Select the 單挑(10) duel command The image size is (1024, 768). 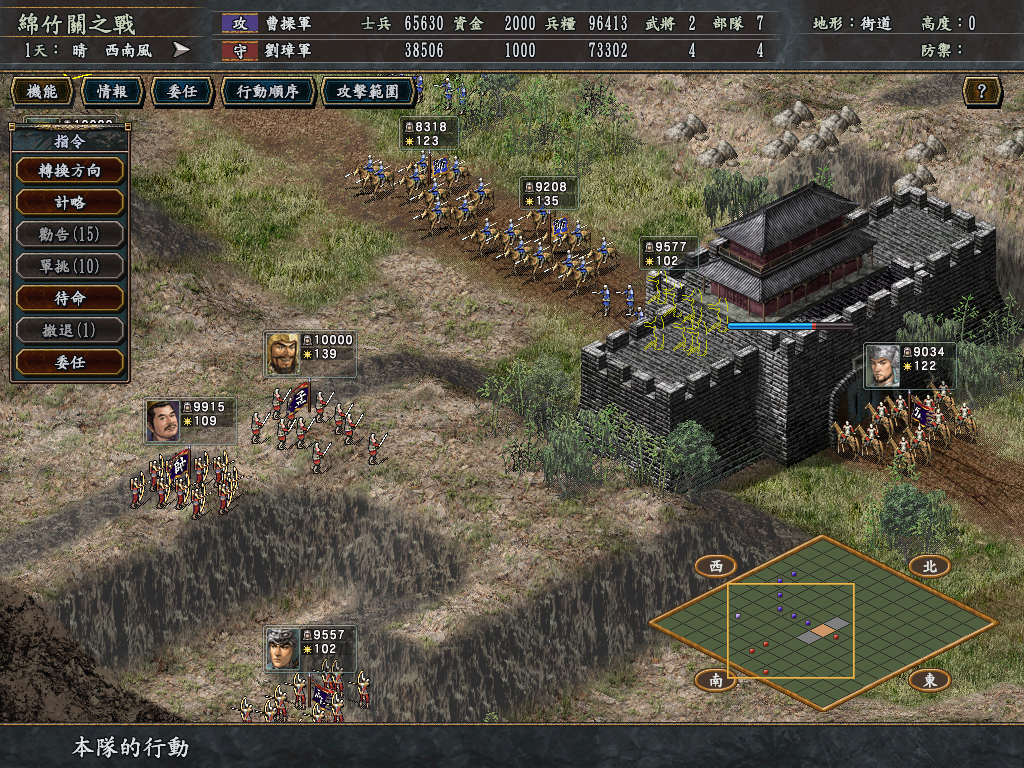[x=70, y=266]
